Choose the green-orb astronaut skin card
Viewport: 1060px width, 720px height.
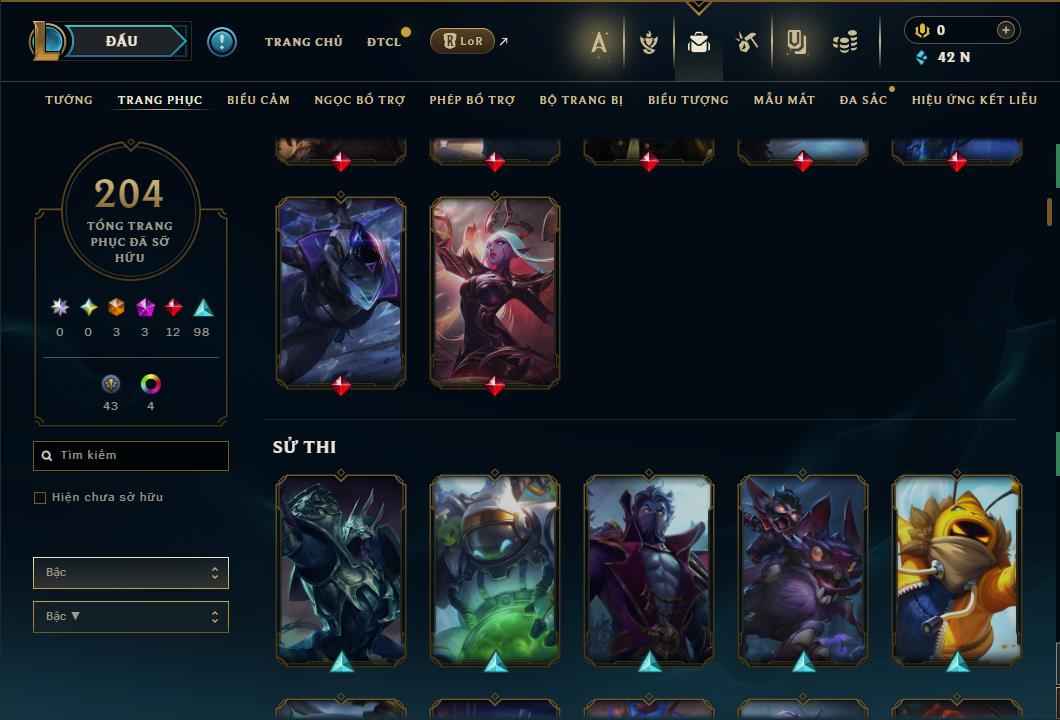(x=495, y=570)
